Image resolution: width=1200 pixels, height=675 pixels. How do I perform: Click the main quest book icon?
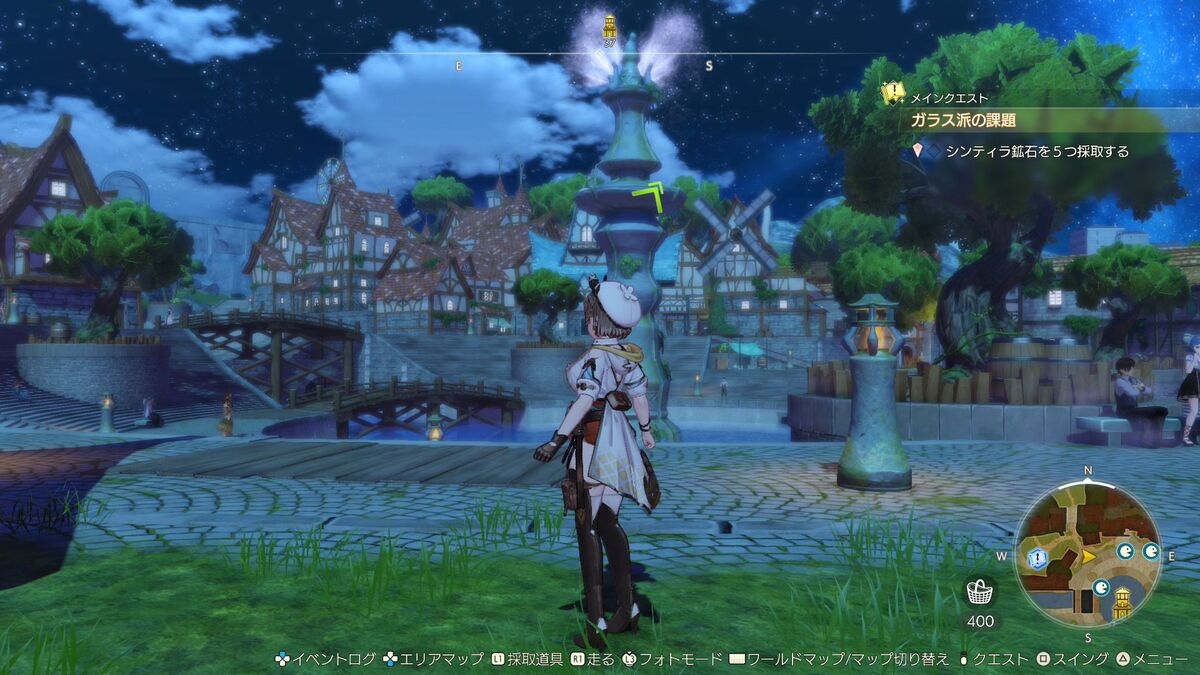892,94
